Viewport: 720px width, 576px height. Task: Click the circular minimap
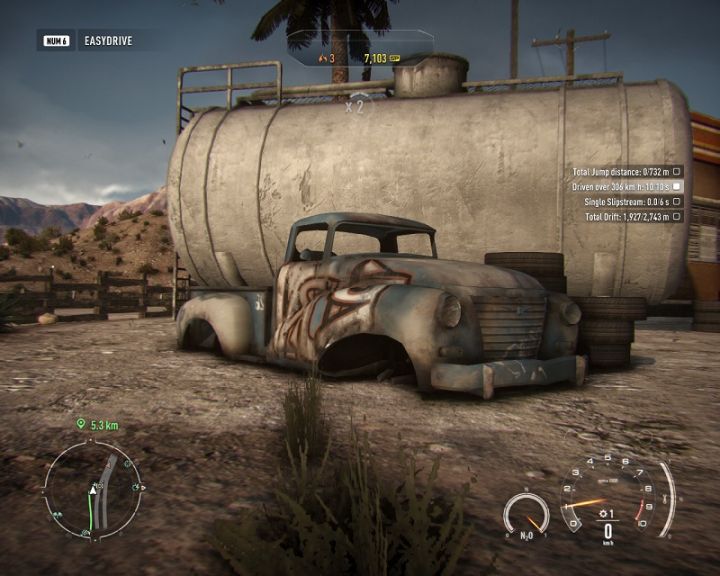click(93, 490)
